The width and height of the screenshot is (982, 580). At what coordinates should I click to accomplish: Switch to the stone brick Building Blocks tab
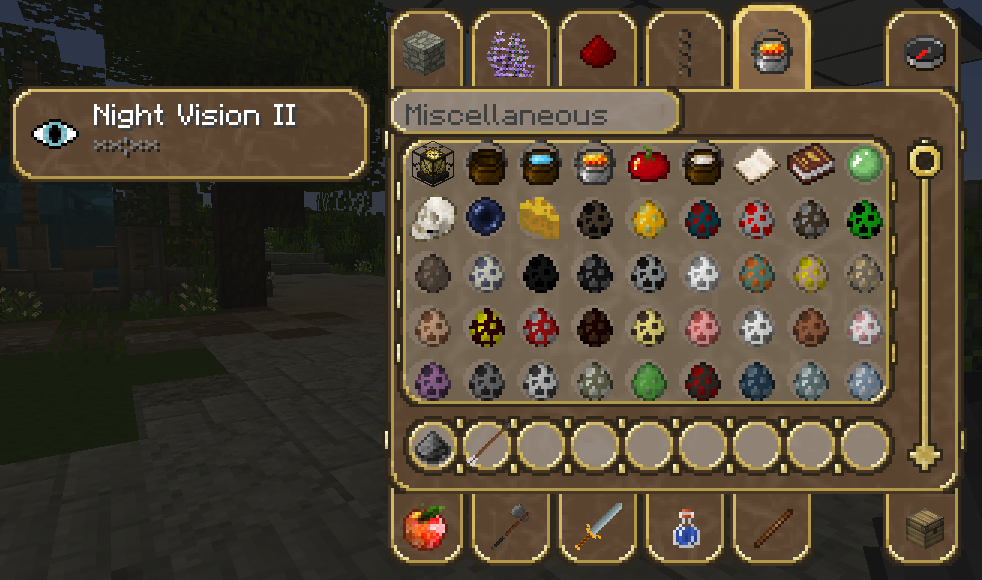[x=421, y=52]
